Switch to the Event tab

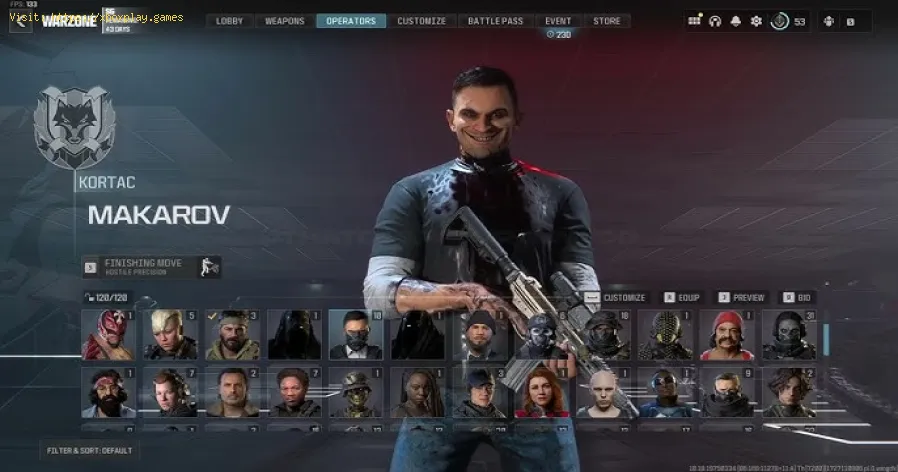[x=558, y=21]
